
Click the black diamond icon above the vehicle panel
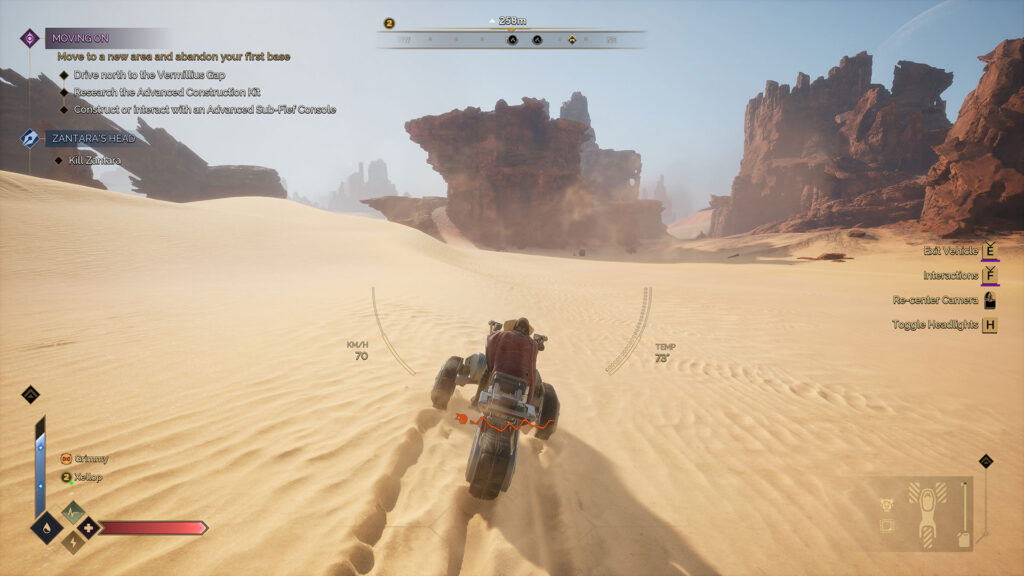coord(985,461)
